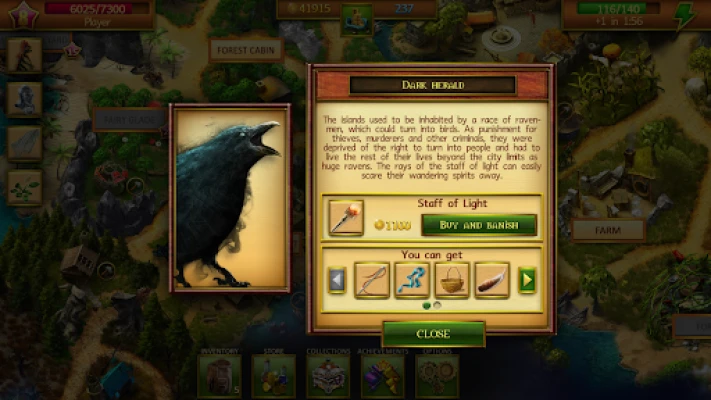View the Achievements
Image resolution: width=711 pixels, height=400 pixels.
[x=382, y=374]
